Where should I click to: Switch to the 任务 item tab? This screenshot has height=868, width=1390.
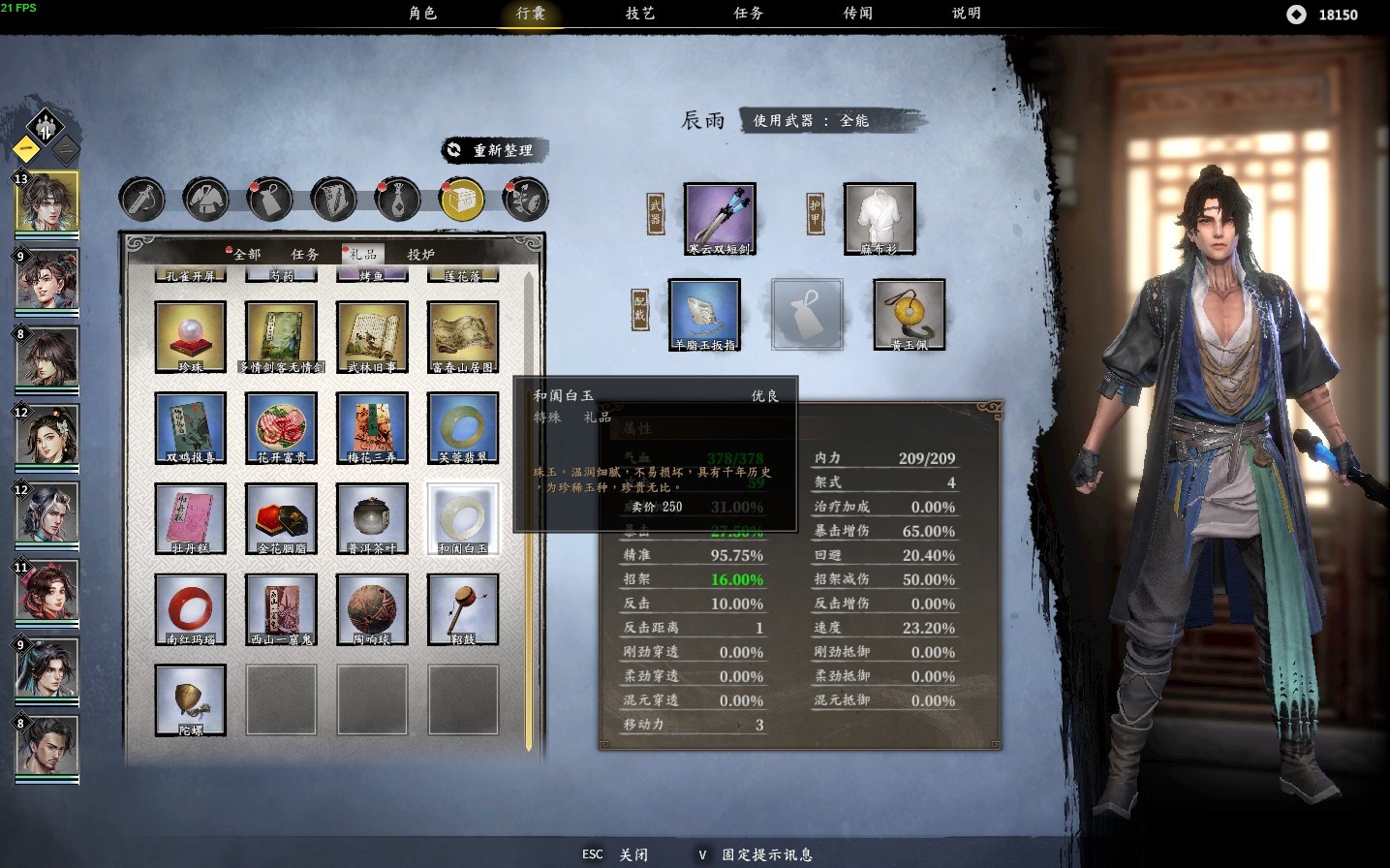(x=305, y=254)
